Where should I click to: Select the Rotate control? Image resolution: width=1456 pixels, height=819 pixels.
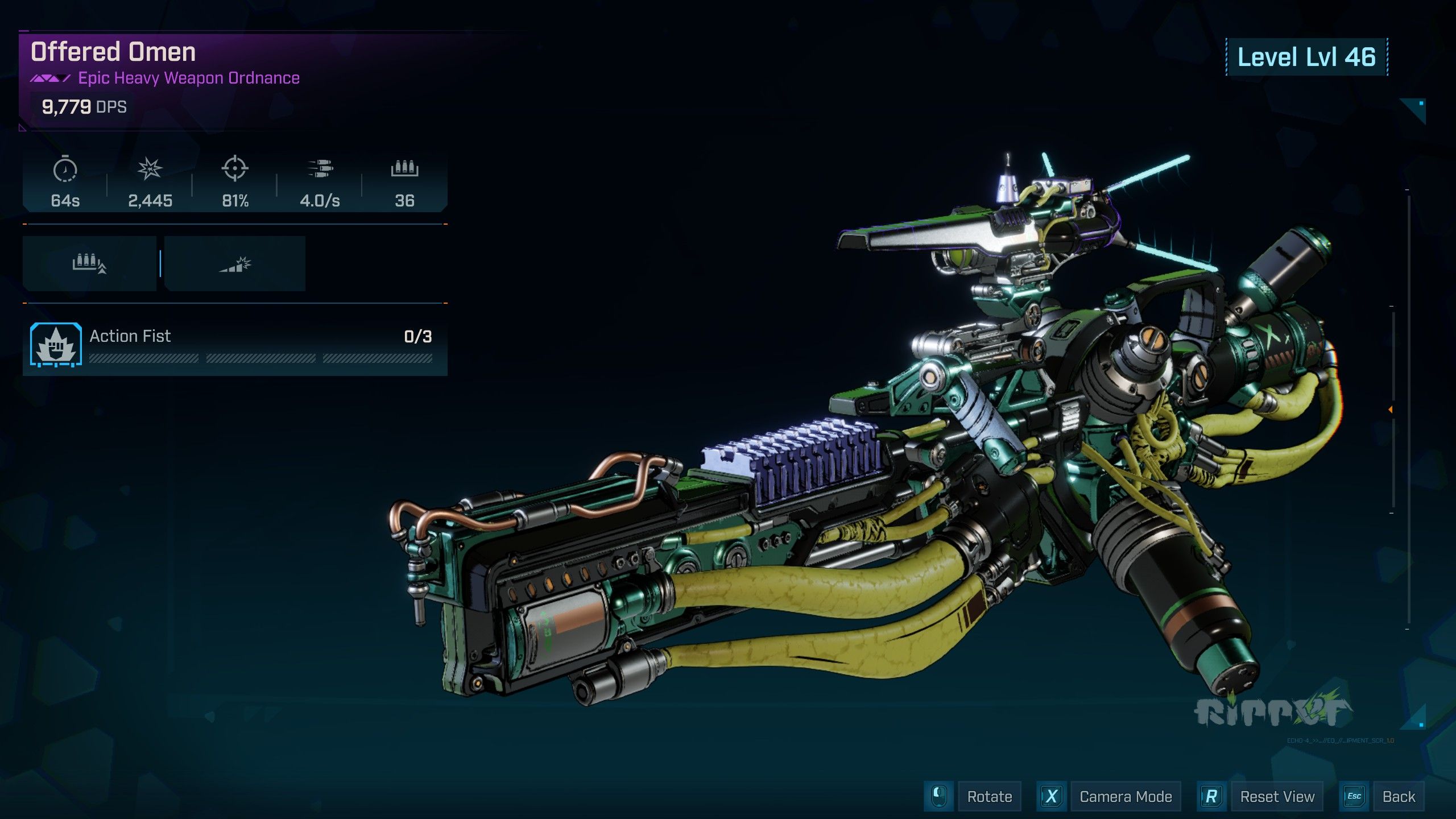989,797
